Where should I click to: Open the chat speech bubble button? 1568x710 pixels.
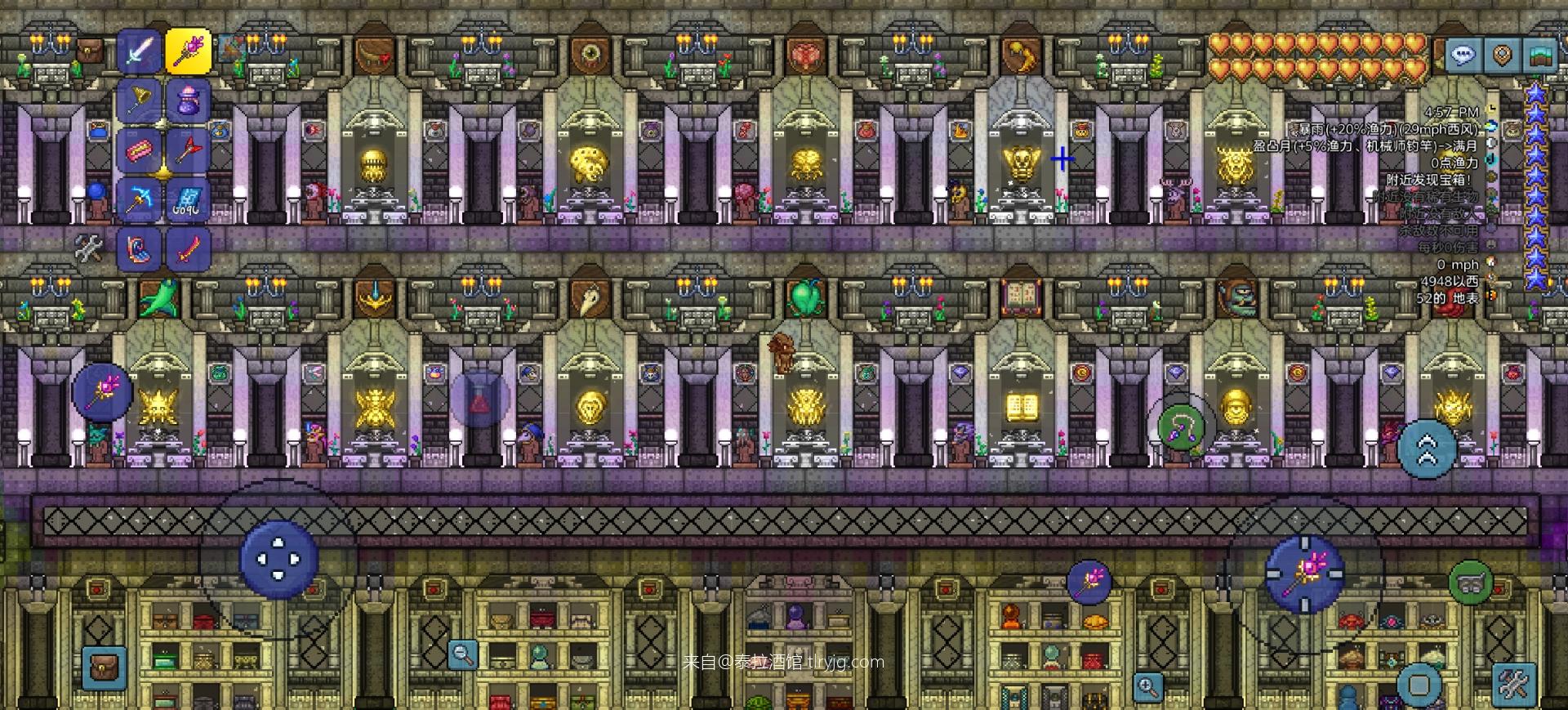point(1463,56)
